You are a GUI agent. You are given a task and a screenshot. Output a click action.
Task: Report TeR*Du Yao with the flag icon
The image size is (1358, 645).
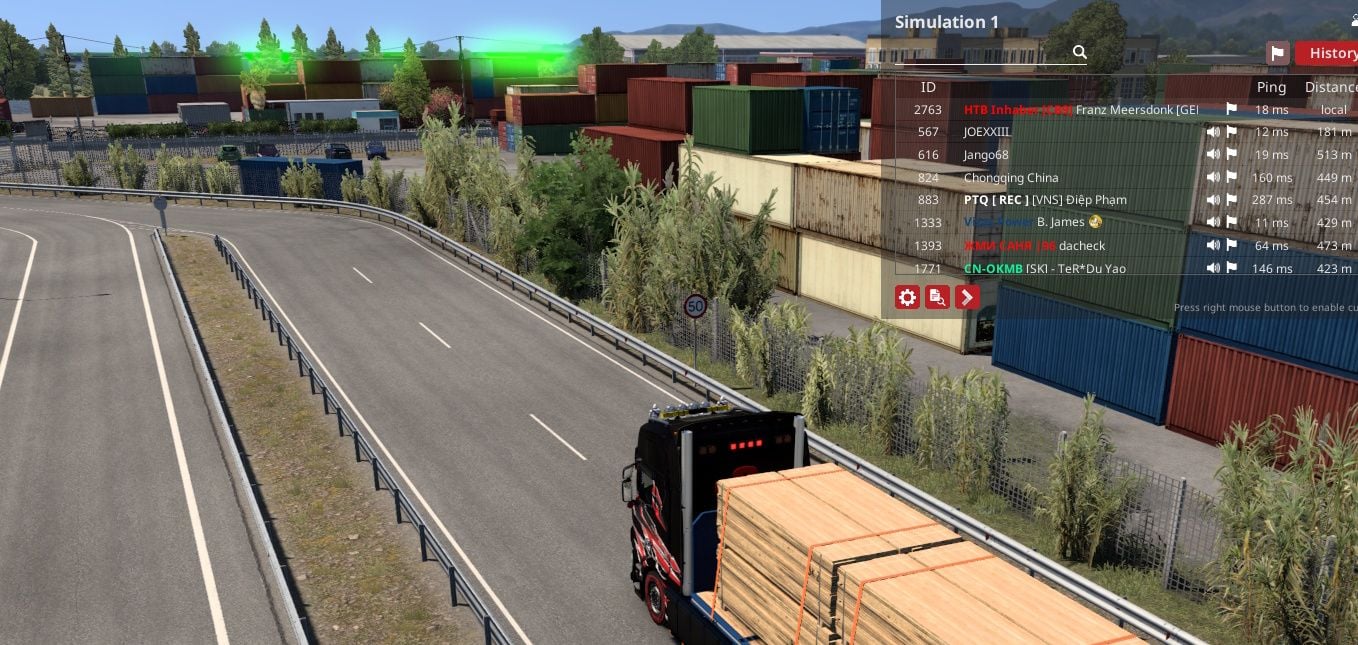click(x=1231, y=268)
